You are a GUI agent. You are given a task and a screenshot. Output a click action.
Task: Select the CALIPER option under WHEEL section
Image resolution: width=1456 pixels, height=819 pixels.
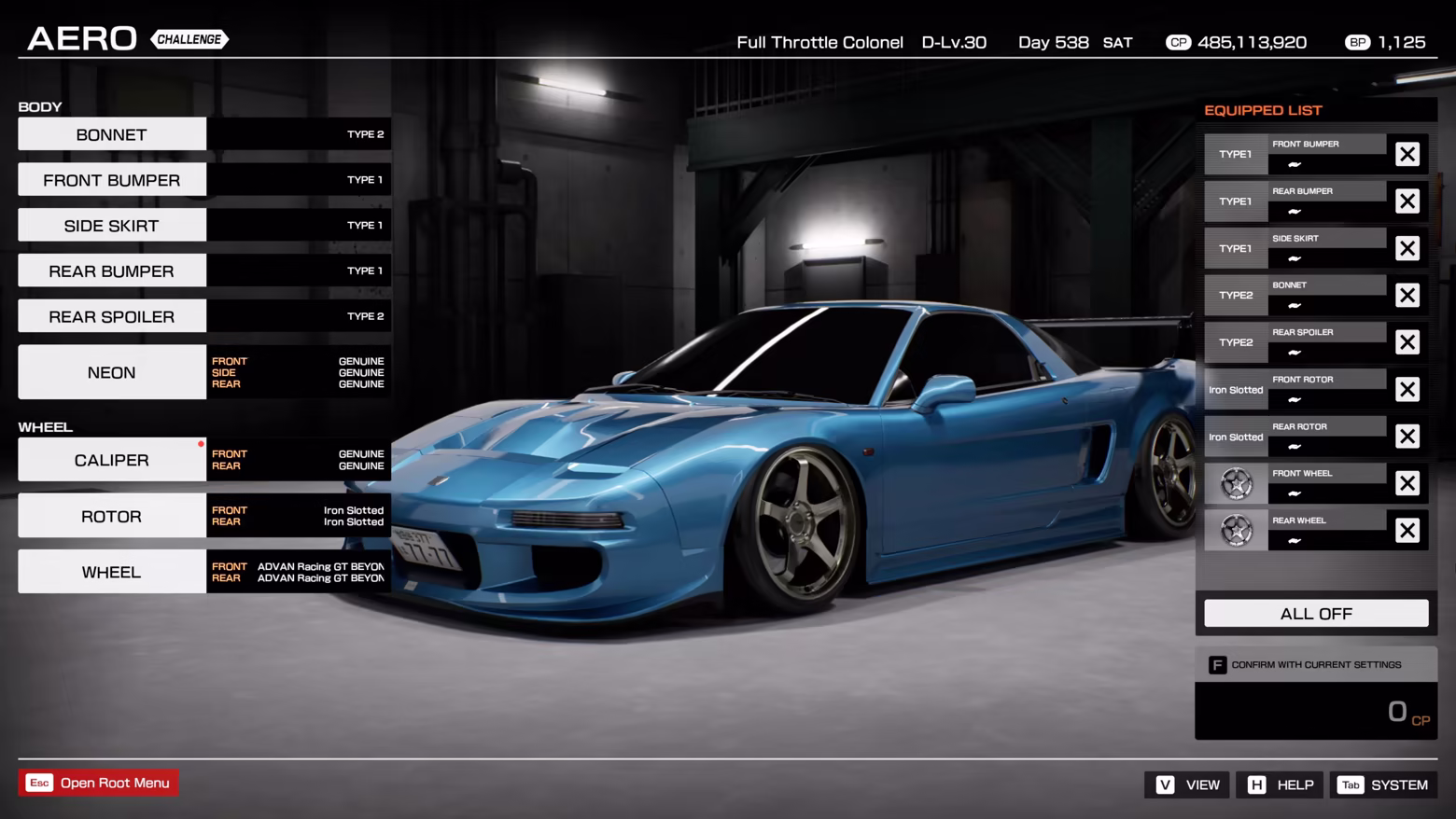point(111,459)
